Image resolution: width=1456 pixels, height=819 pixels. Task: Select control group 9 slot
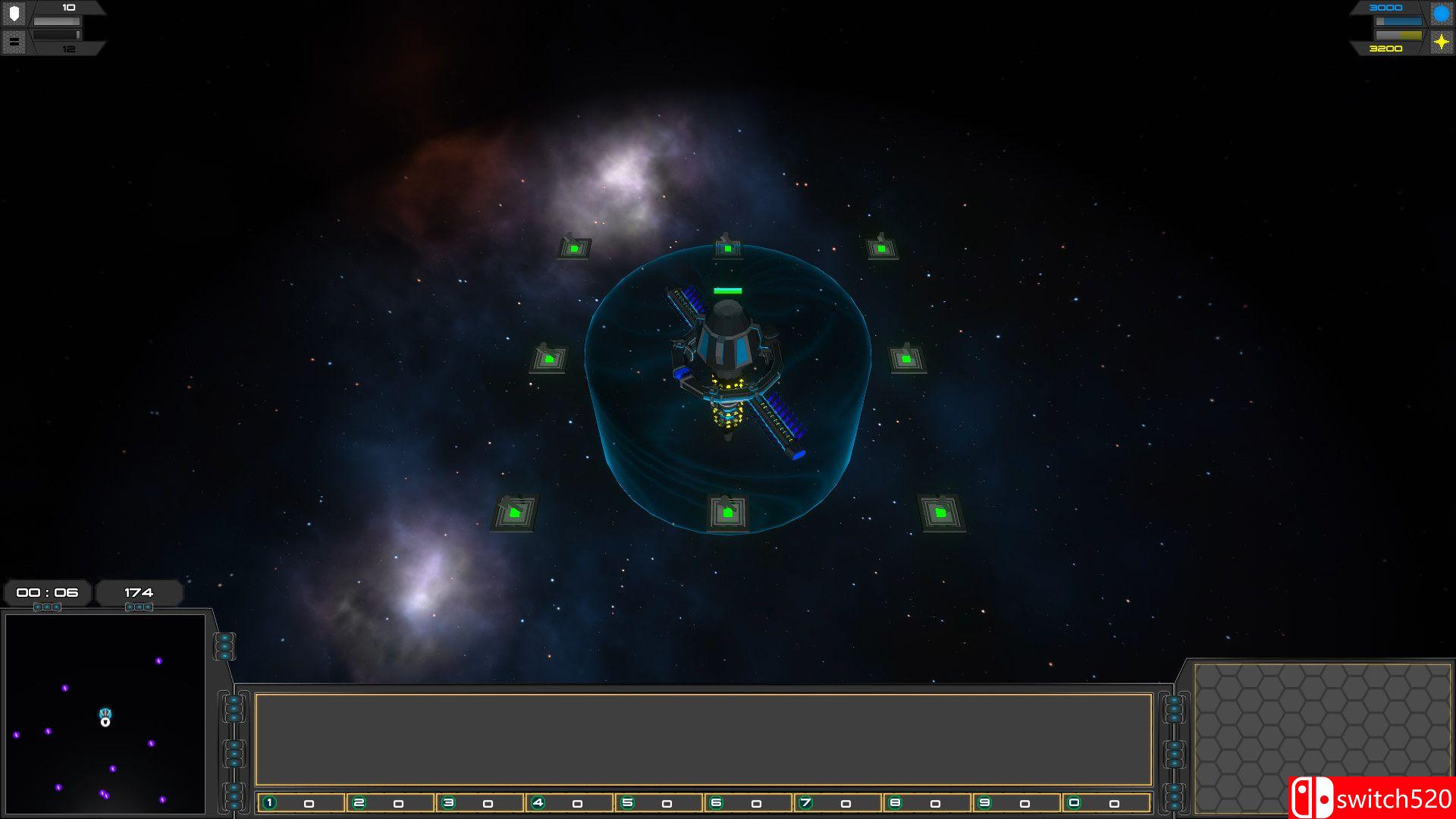[x=1017, y=803]
